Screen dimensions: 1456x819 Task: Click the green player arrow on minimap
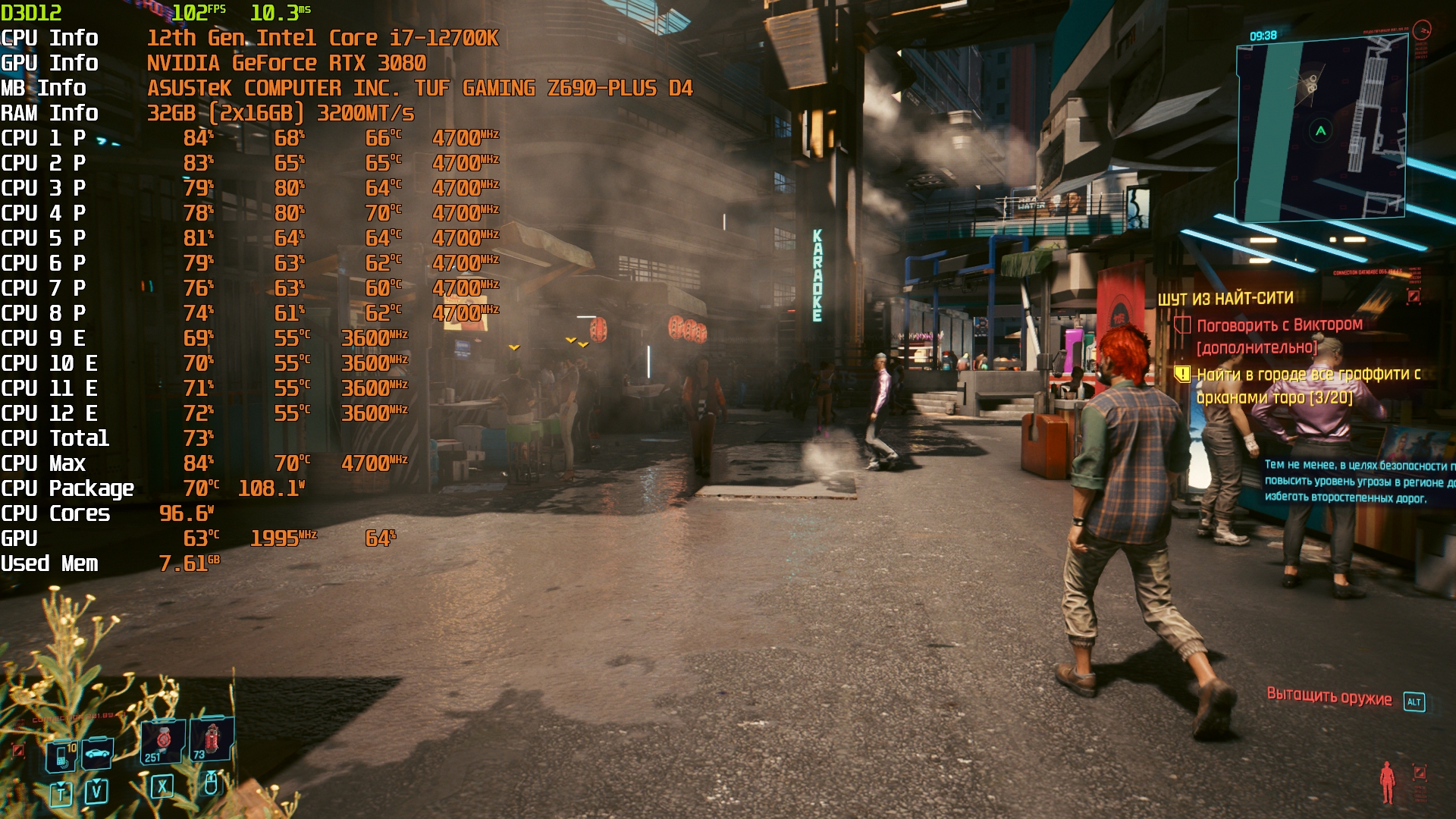click(1321, 130)
